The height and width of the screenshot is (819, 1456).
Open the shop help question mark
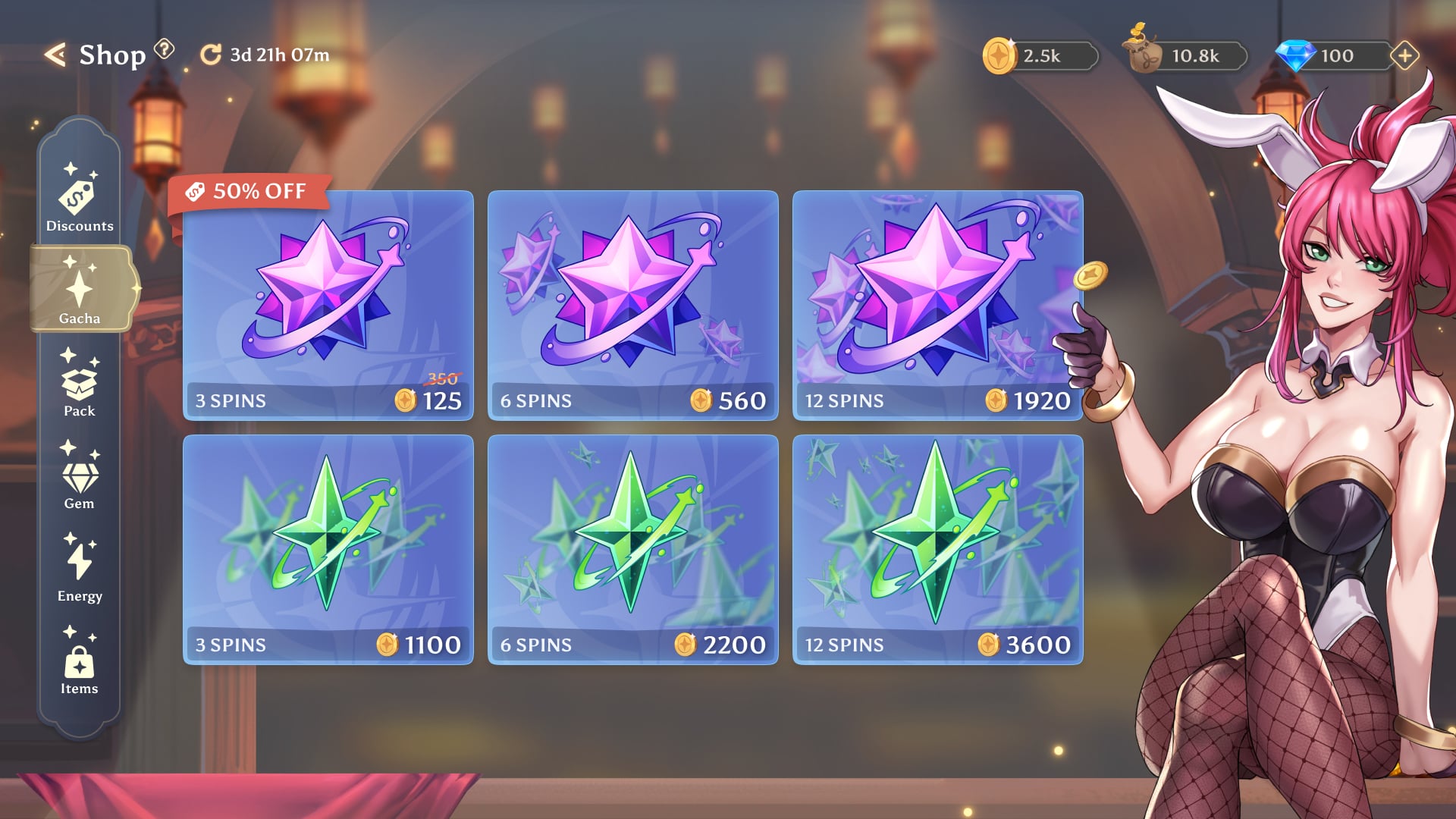pos(164,50)
